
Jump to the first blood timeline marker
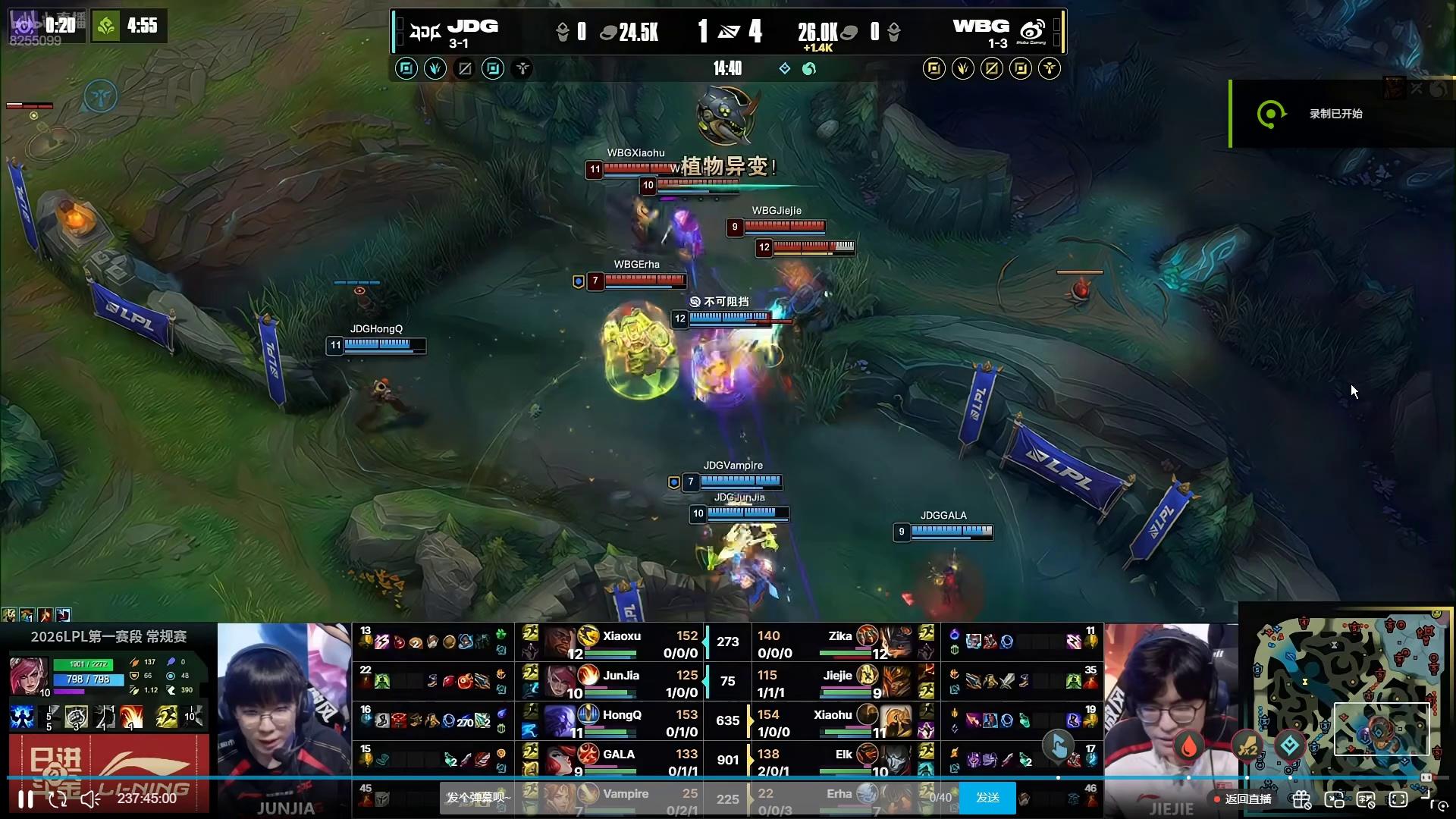coord(1189,747)
